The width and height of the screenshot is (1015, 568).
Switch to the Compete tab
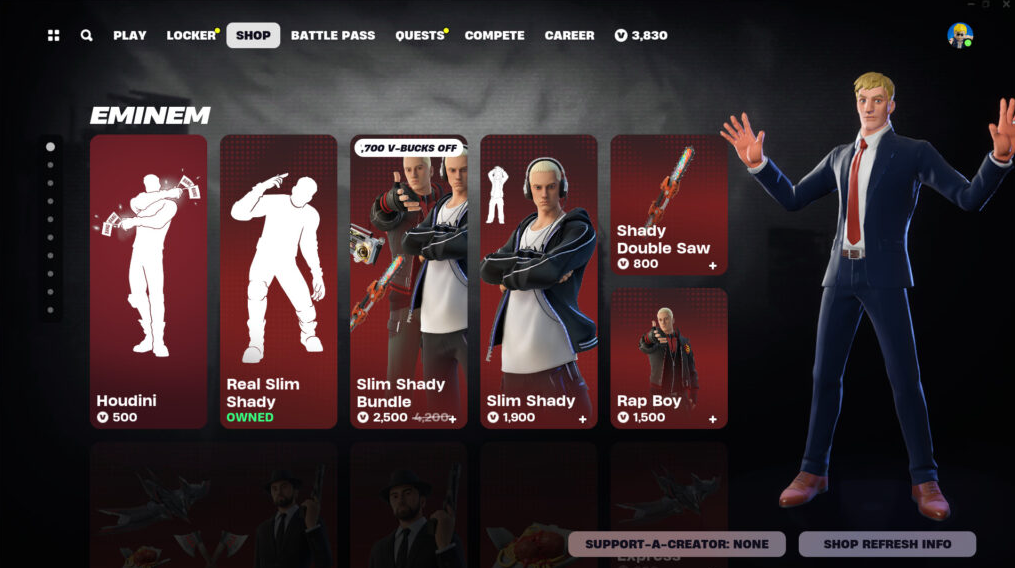click(x=494, y=36)
